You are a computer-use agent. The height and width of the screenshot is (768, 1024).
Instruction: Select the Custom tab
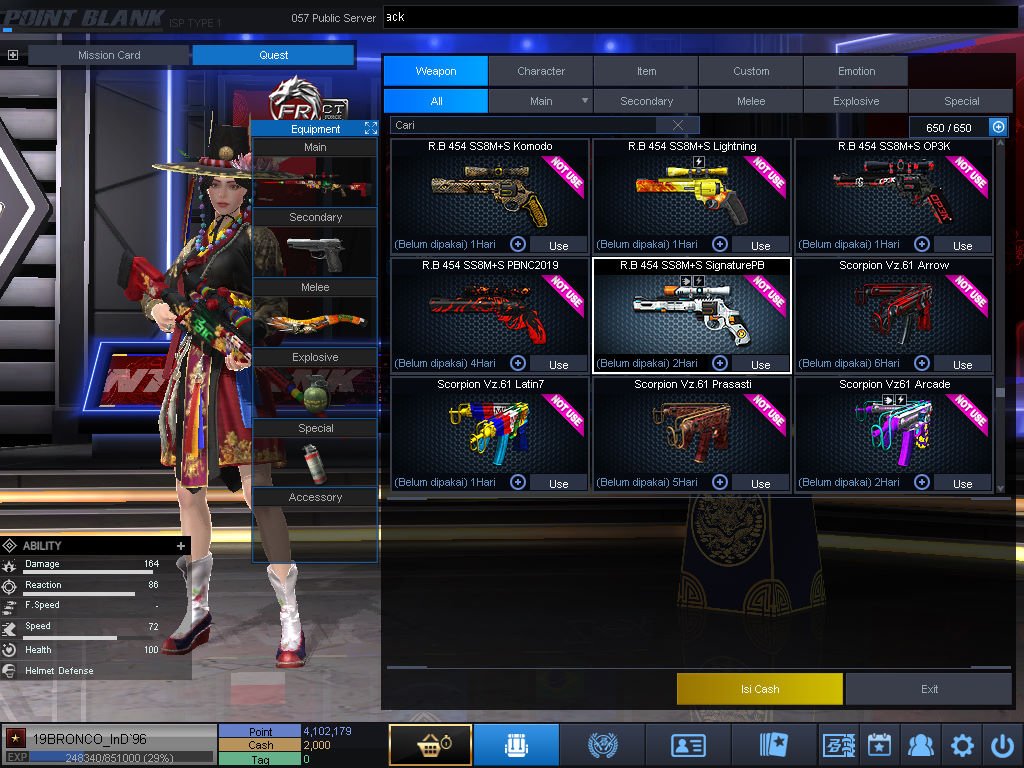pyautogui.click(x=751, y=71)
